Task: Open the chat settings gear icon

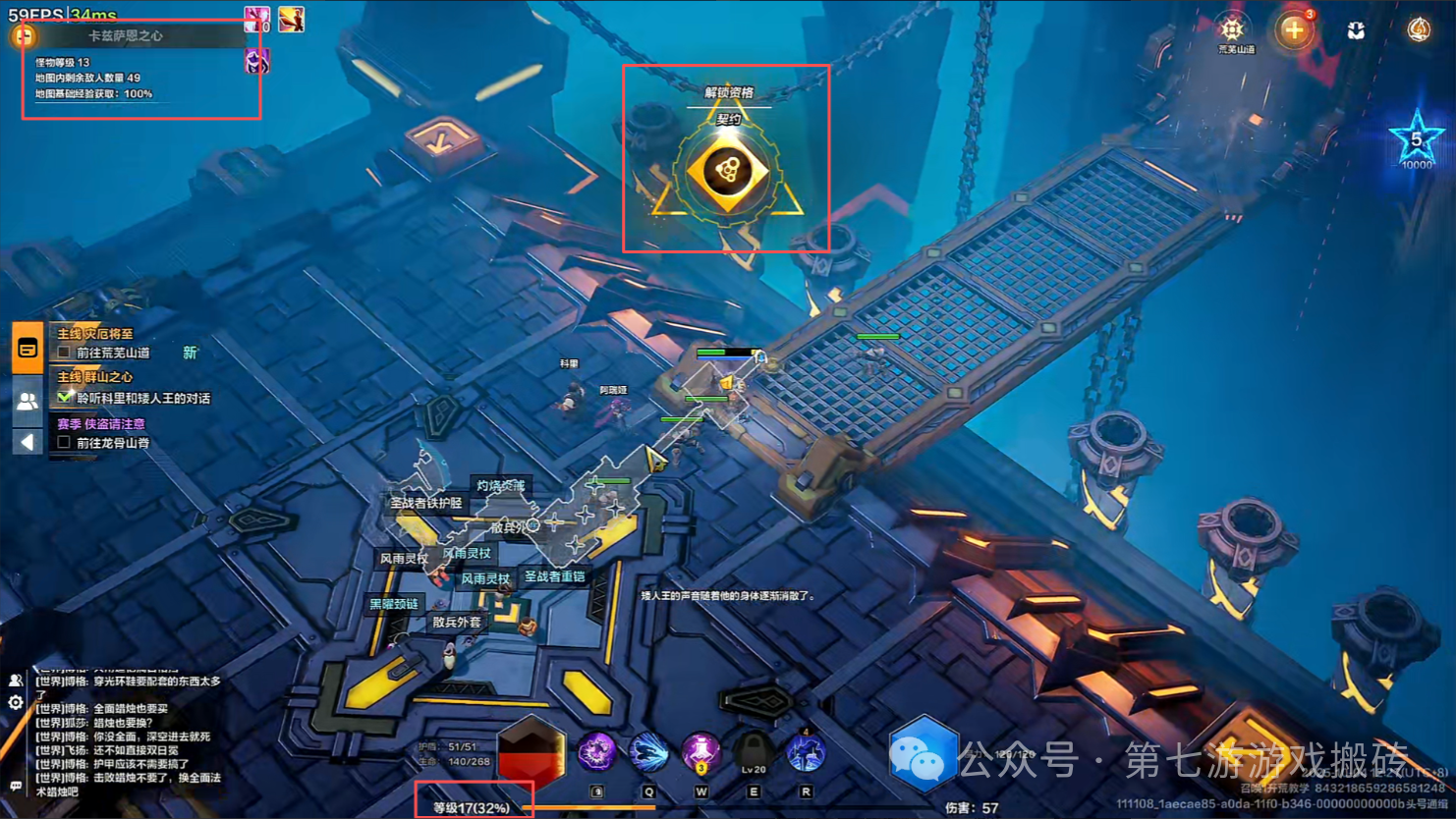Action: pos(16,703)
